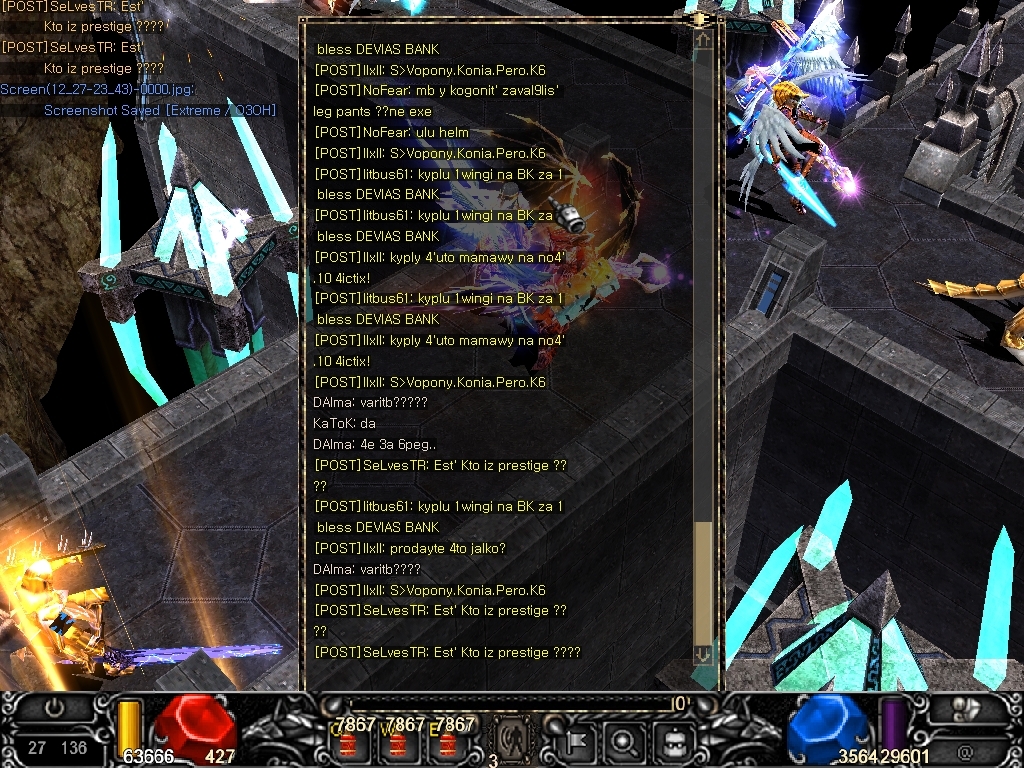The image size is (1024, 768).
Task: Select NoFear's "ulu helm" post message
Action: tap(391, 132)
